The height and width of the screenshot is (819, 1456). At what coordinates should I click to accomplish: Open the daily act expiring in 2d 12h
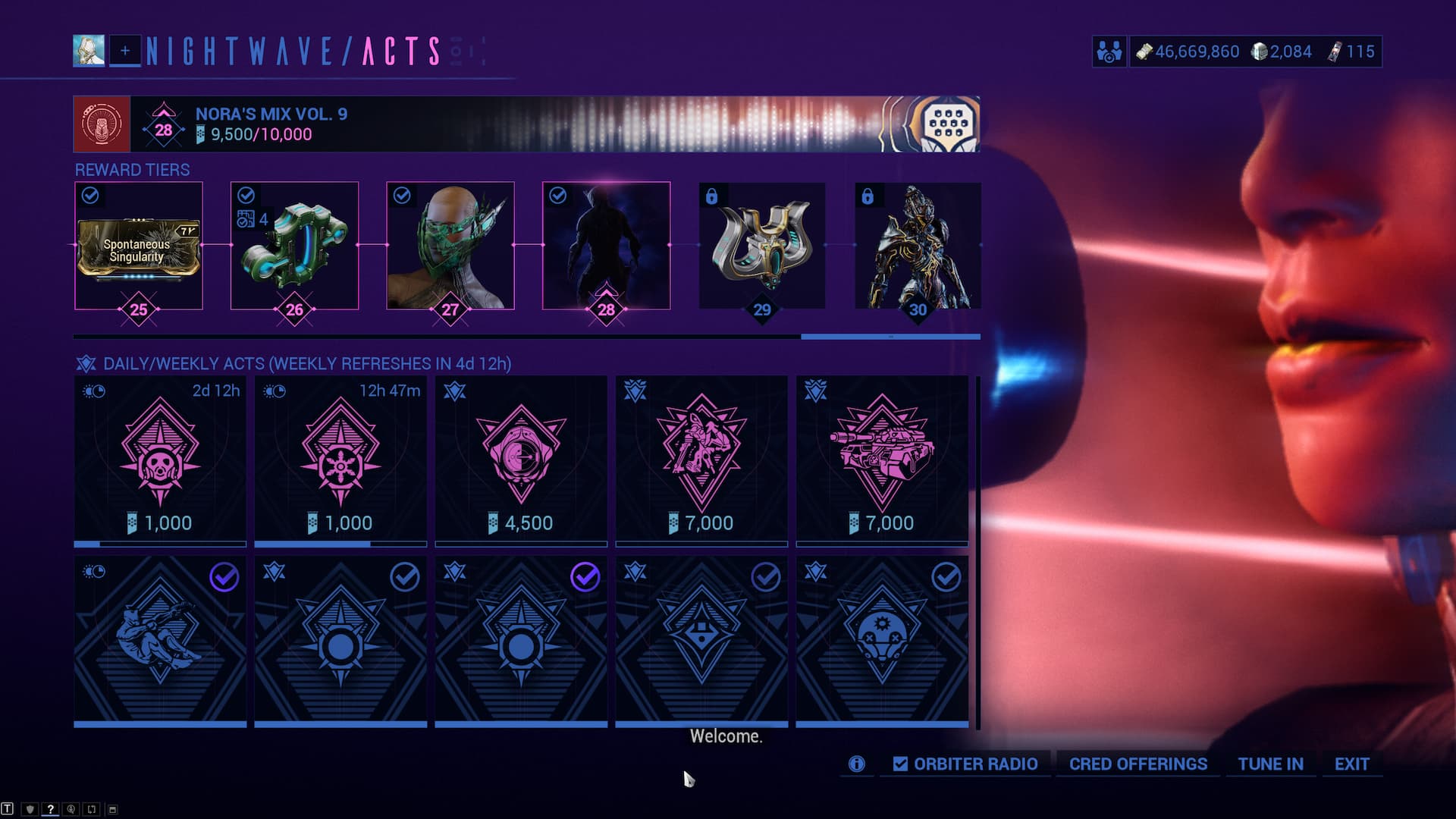pyautogui.click(x=160, y=460)
